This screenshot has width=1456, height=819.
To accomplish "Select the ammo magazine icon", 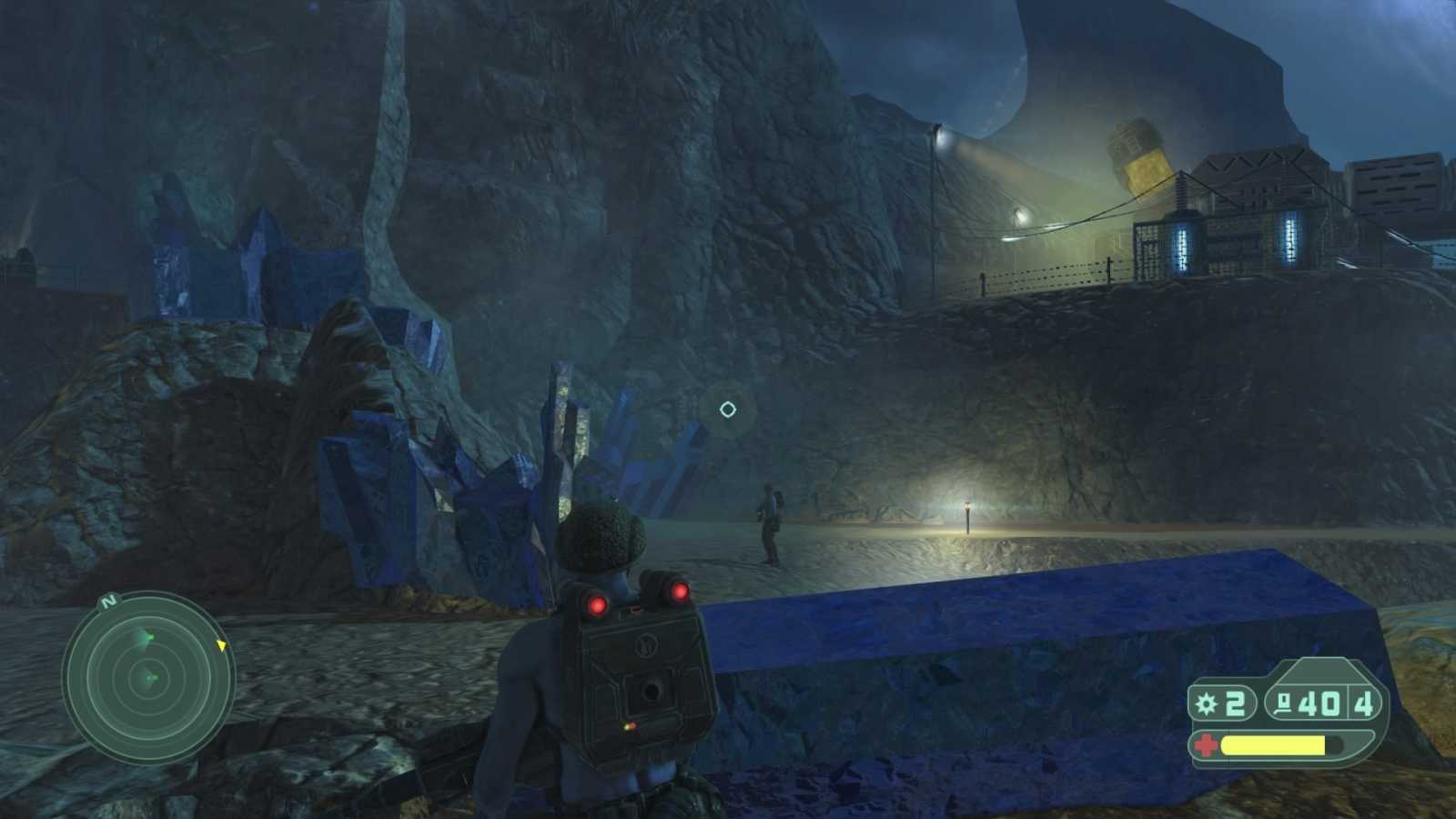I will click(1283, 704).
